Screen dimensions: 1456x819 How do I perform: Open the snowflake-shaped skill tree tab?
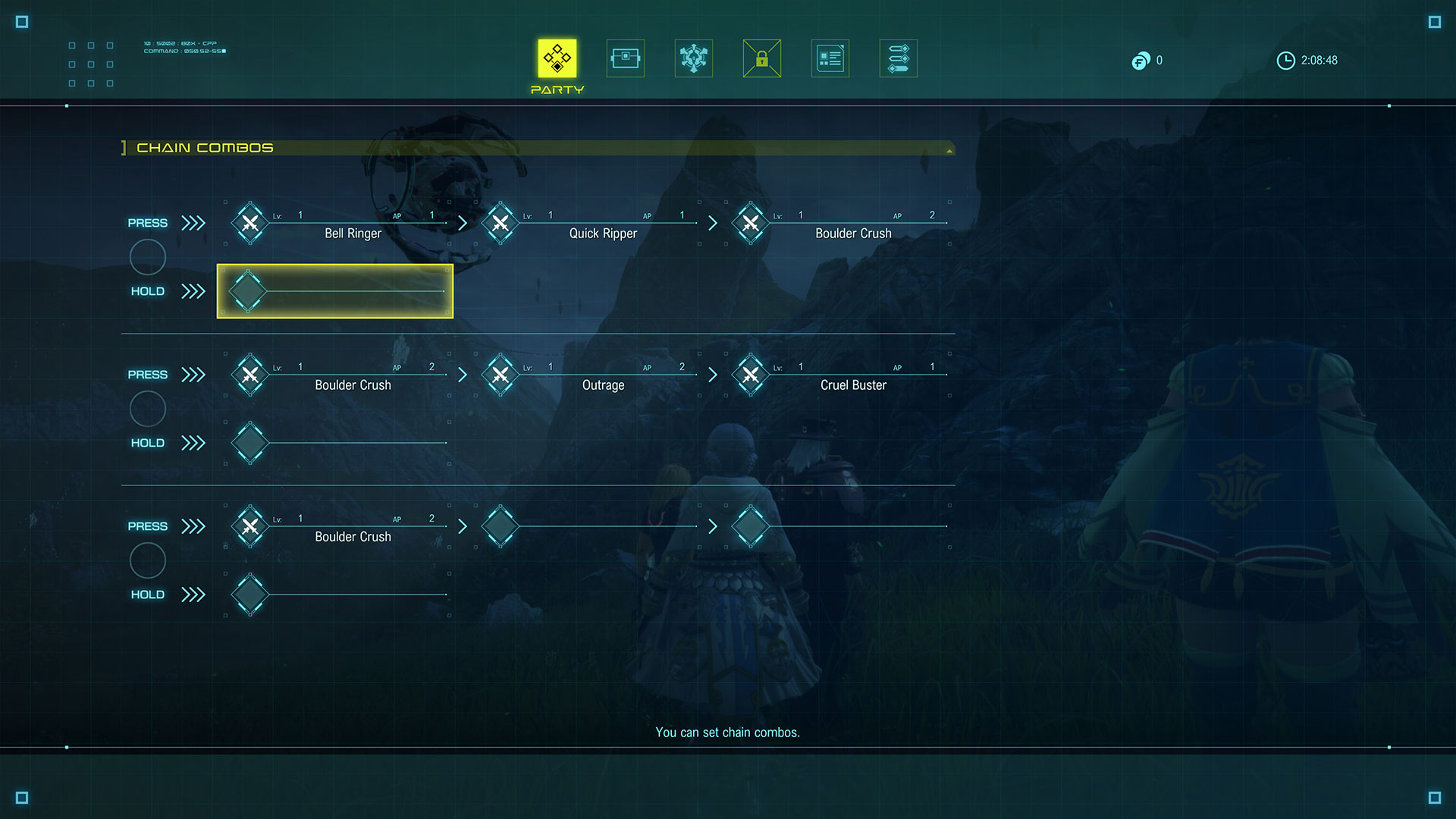(694, 58)
